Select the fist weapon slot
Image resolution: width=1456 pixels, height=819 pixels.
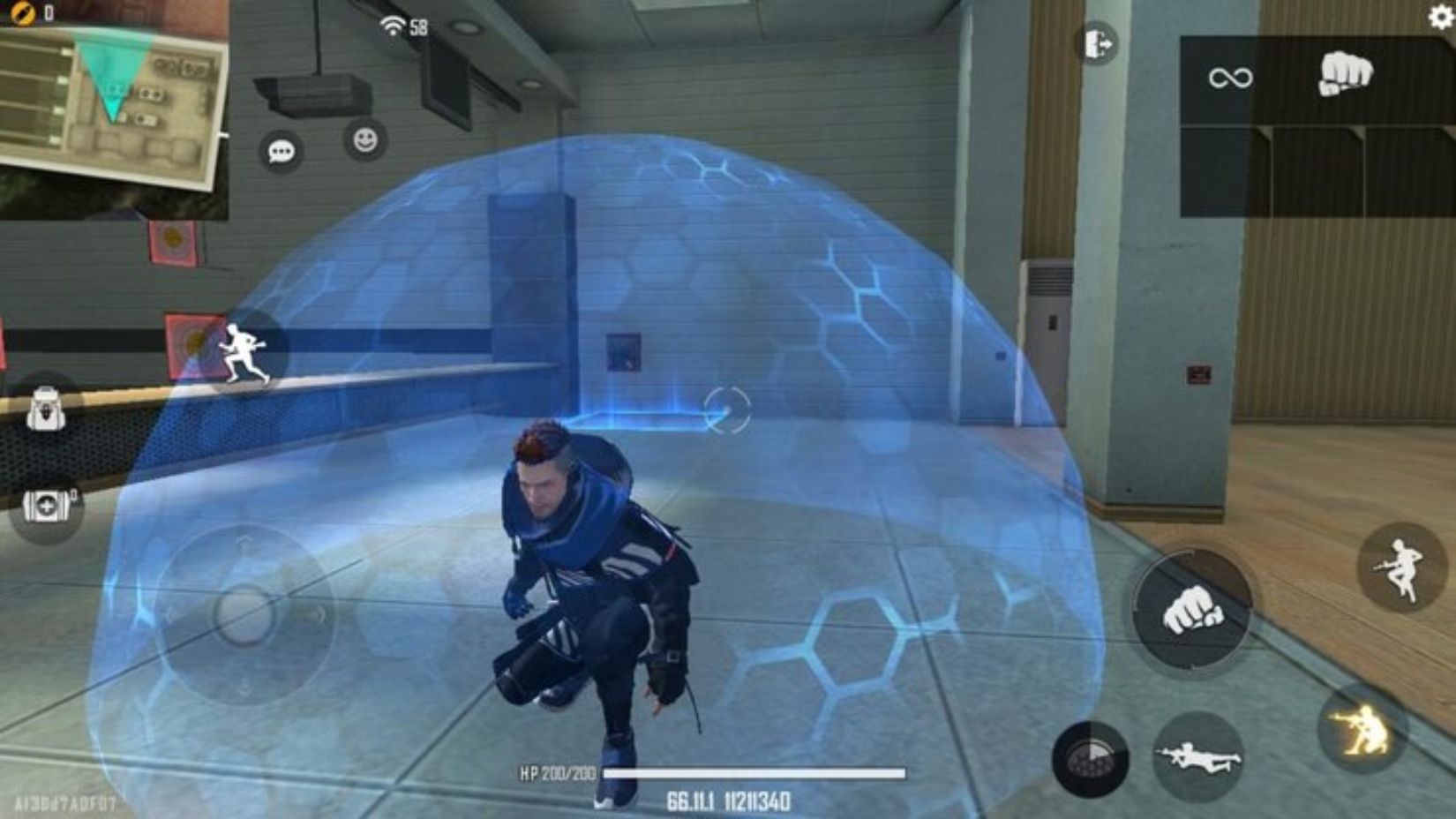point(1345,75)
